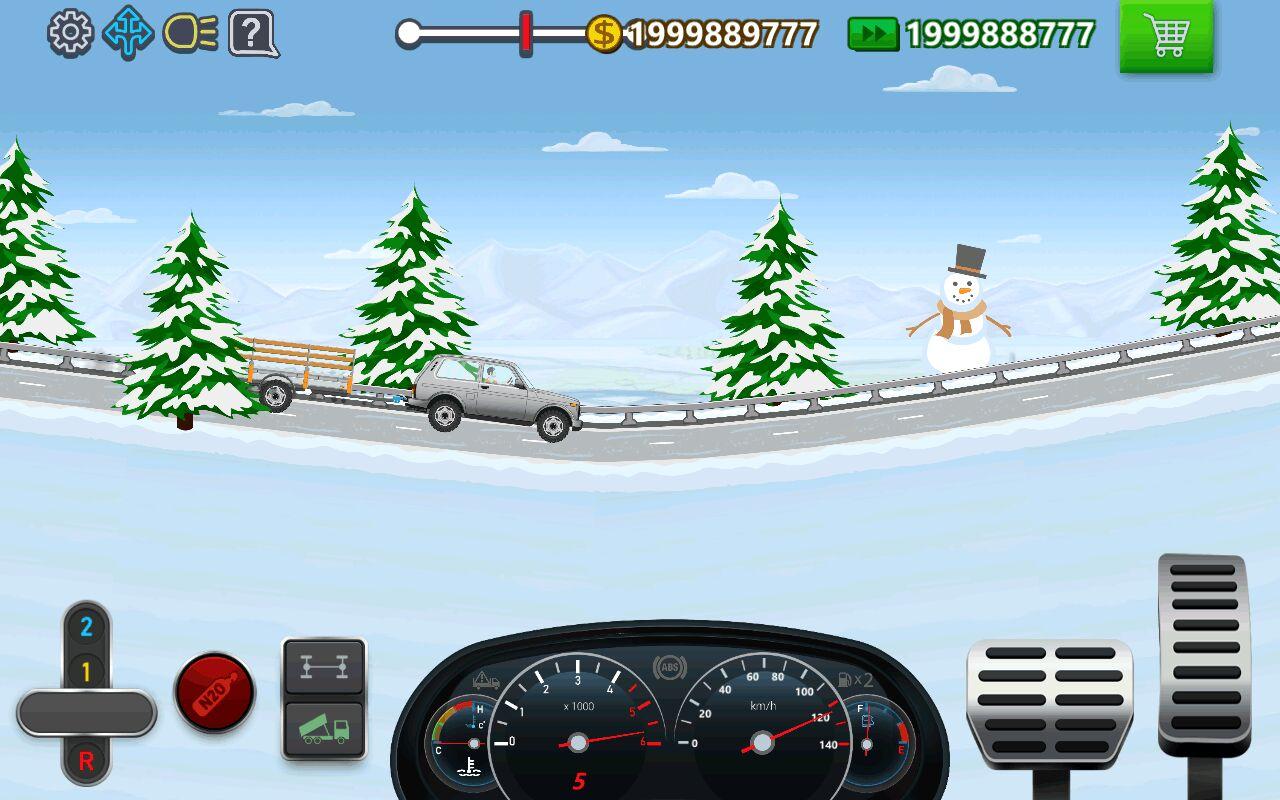Open the green shopping cart store
The width and height of the screenshot is (1280, 800).
[1166, 36]
